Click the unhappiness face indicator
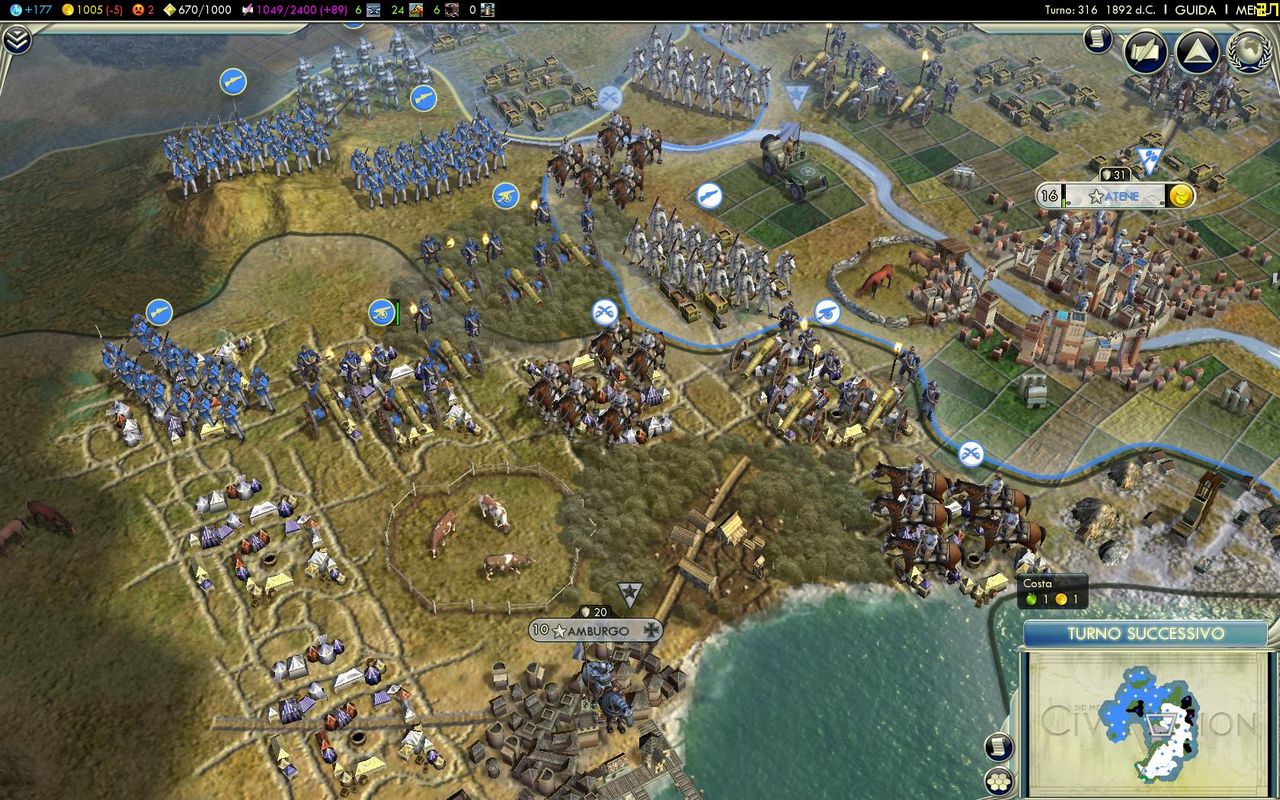This screenshot has width=1280, height=800. point(143,10)
